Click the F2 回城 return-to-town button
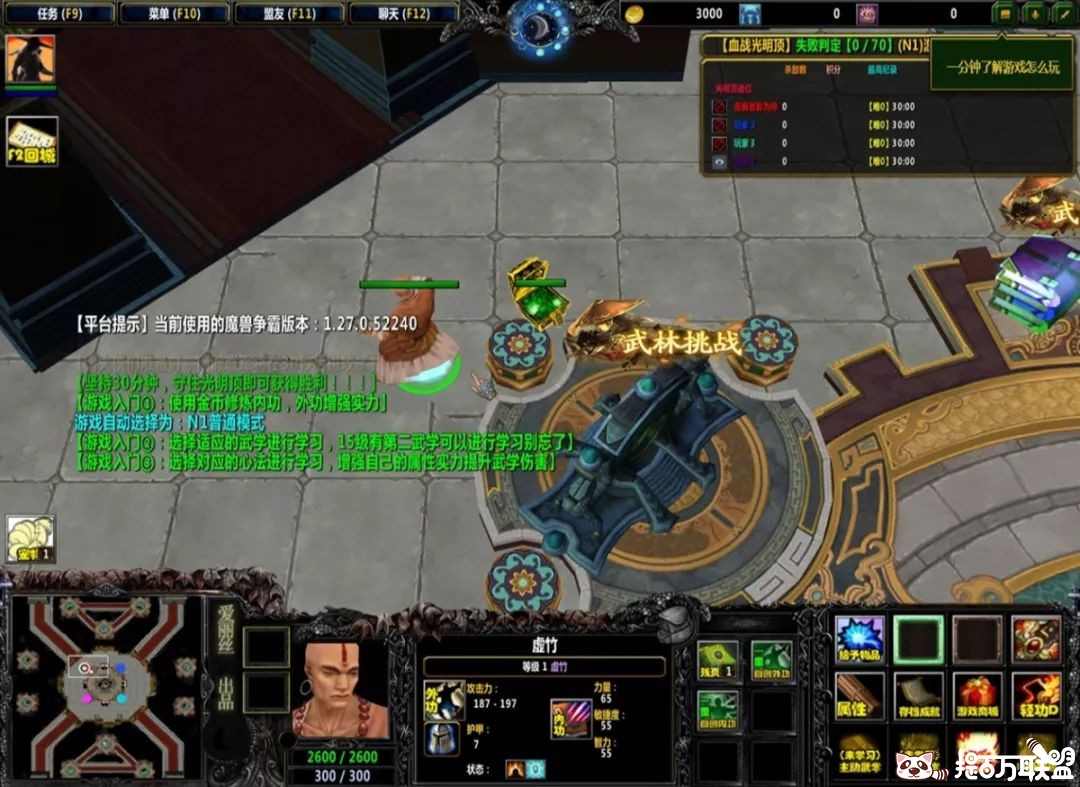 pyautogui.click(x=32, y=142)
